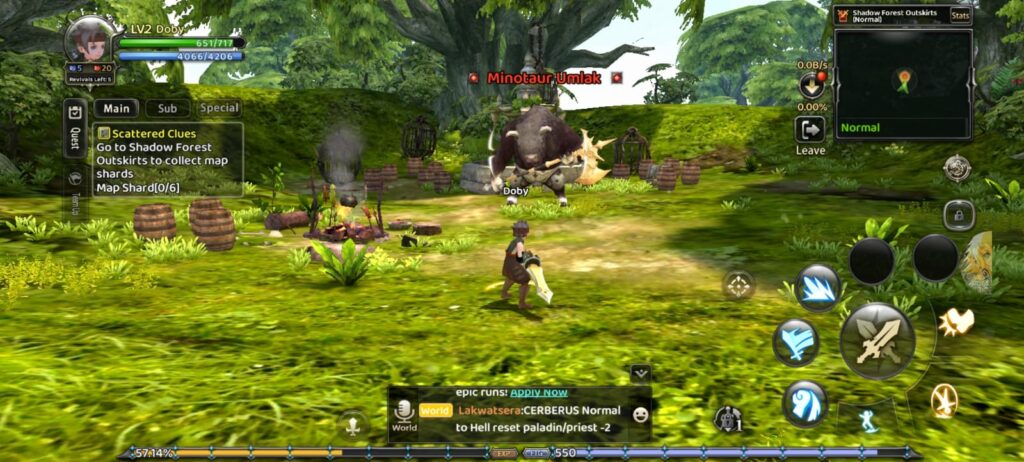Viewport: 1024px width, 462px height.
Task: Leave the dungeon with the Leave button
Action: (810, 133)
